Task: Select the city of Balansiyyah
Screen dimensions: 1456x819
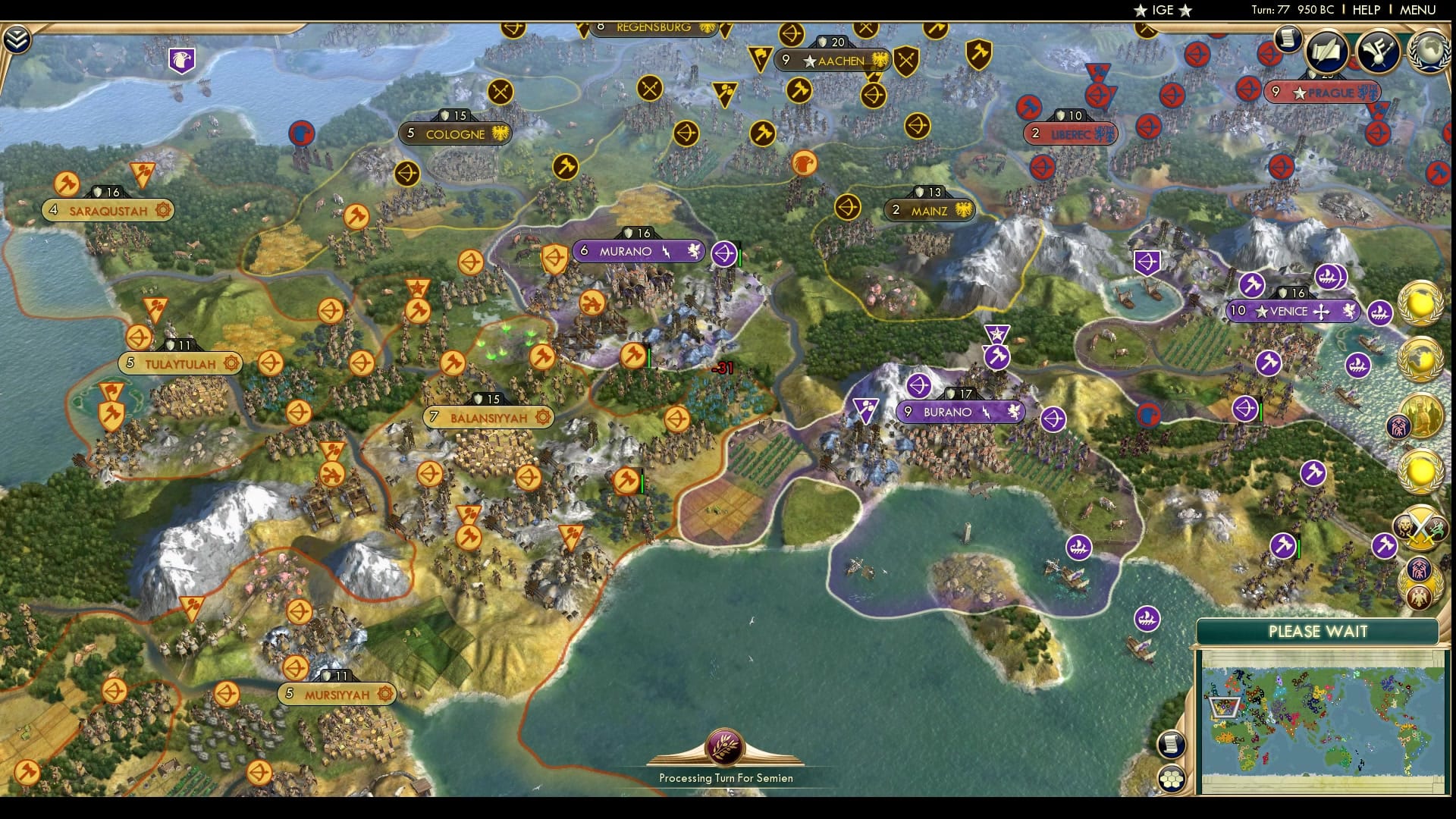Action: click(x=489, y=417)
